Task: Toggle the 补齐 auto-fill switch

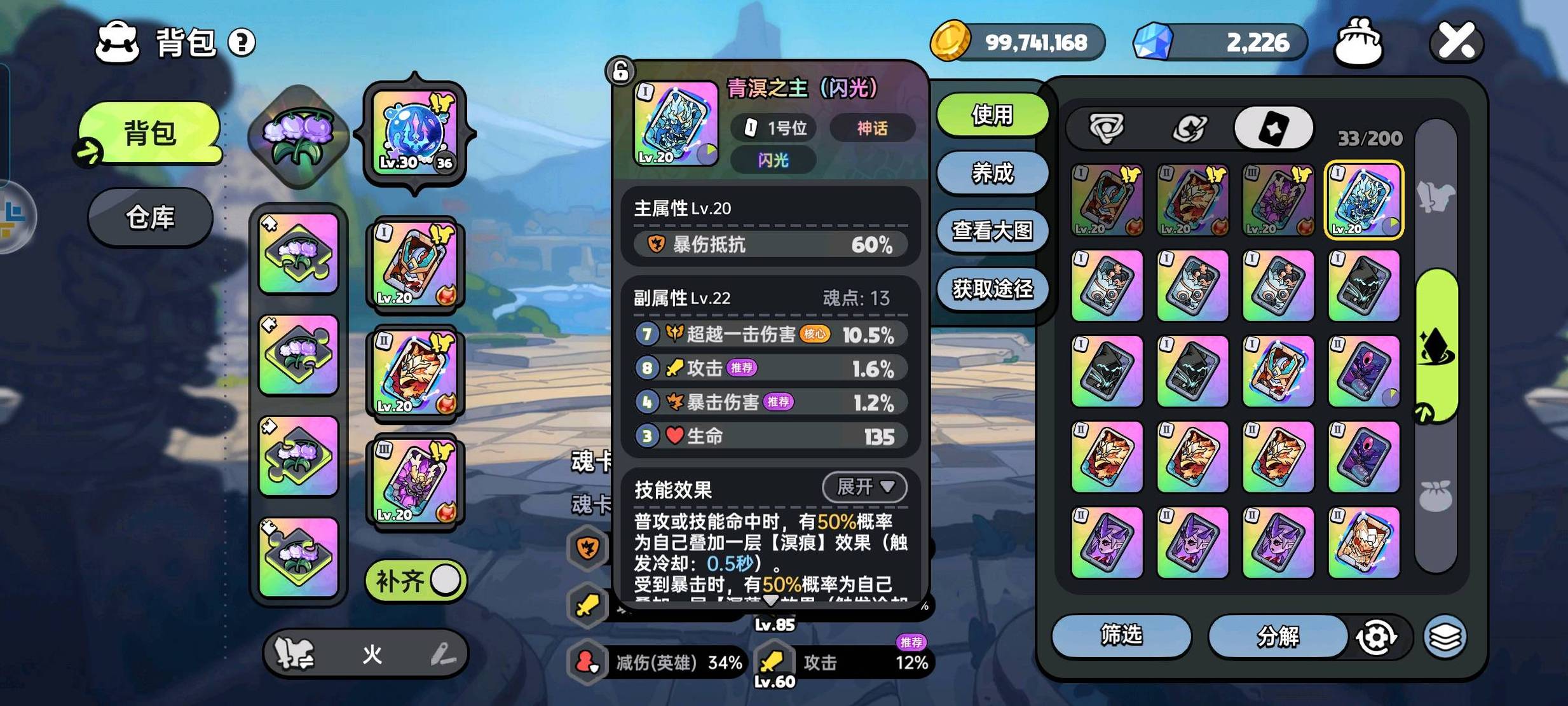Action: point(416,581)
